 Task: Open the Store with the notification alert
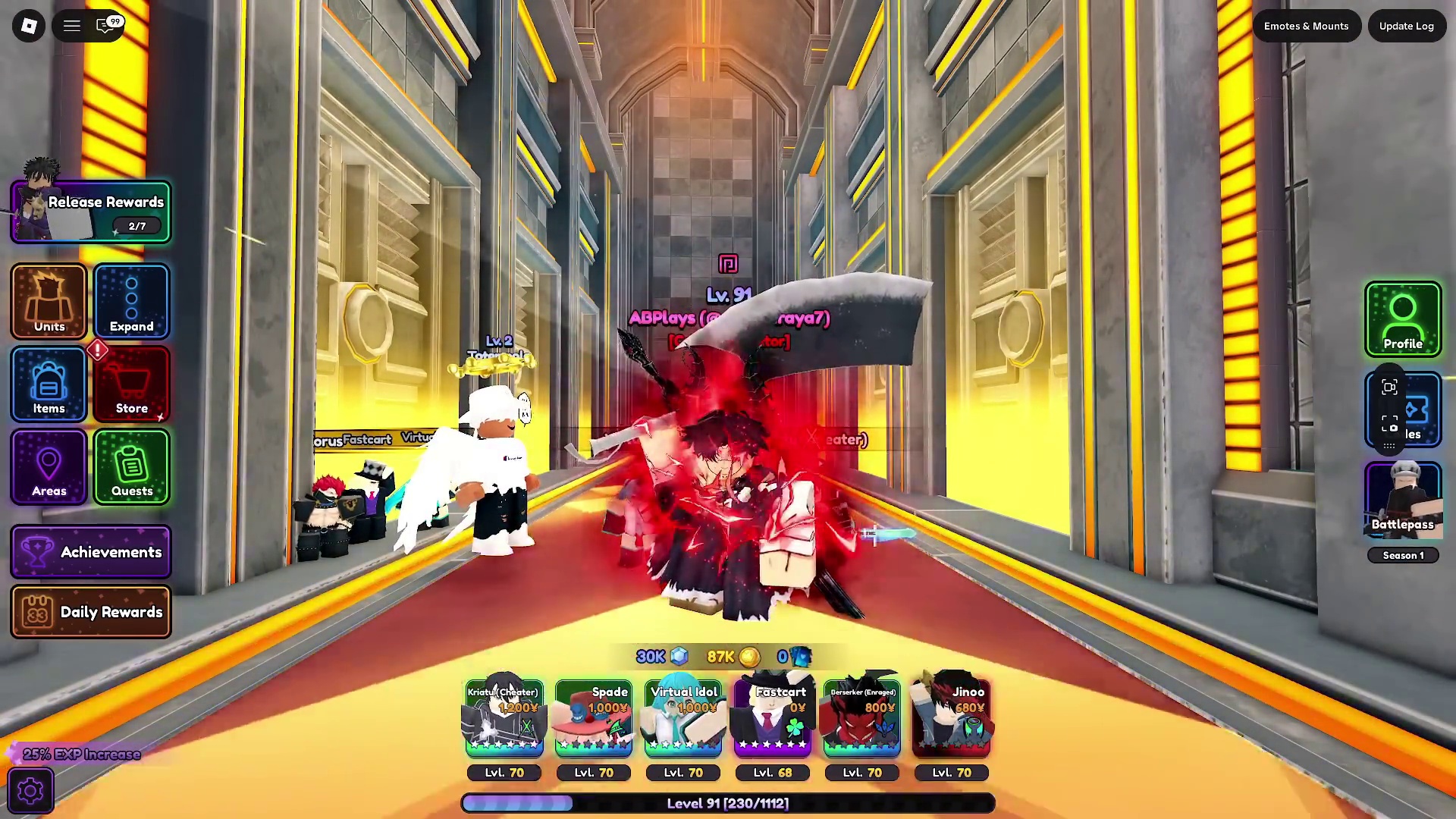tap(131, 384)
